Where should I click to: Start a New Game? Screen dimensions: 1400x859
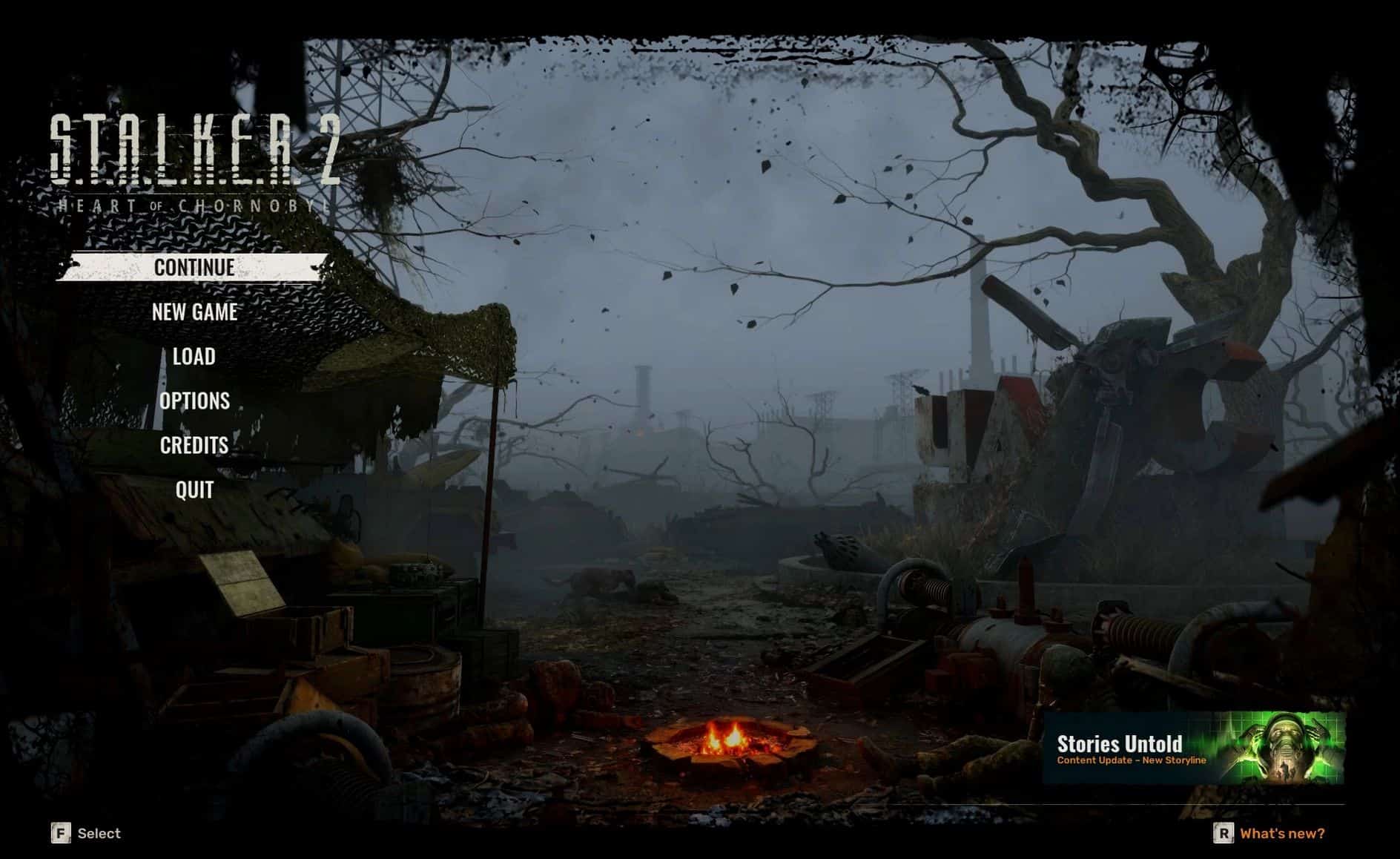[194, 312]
